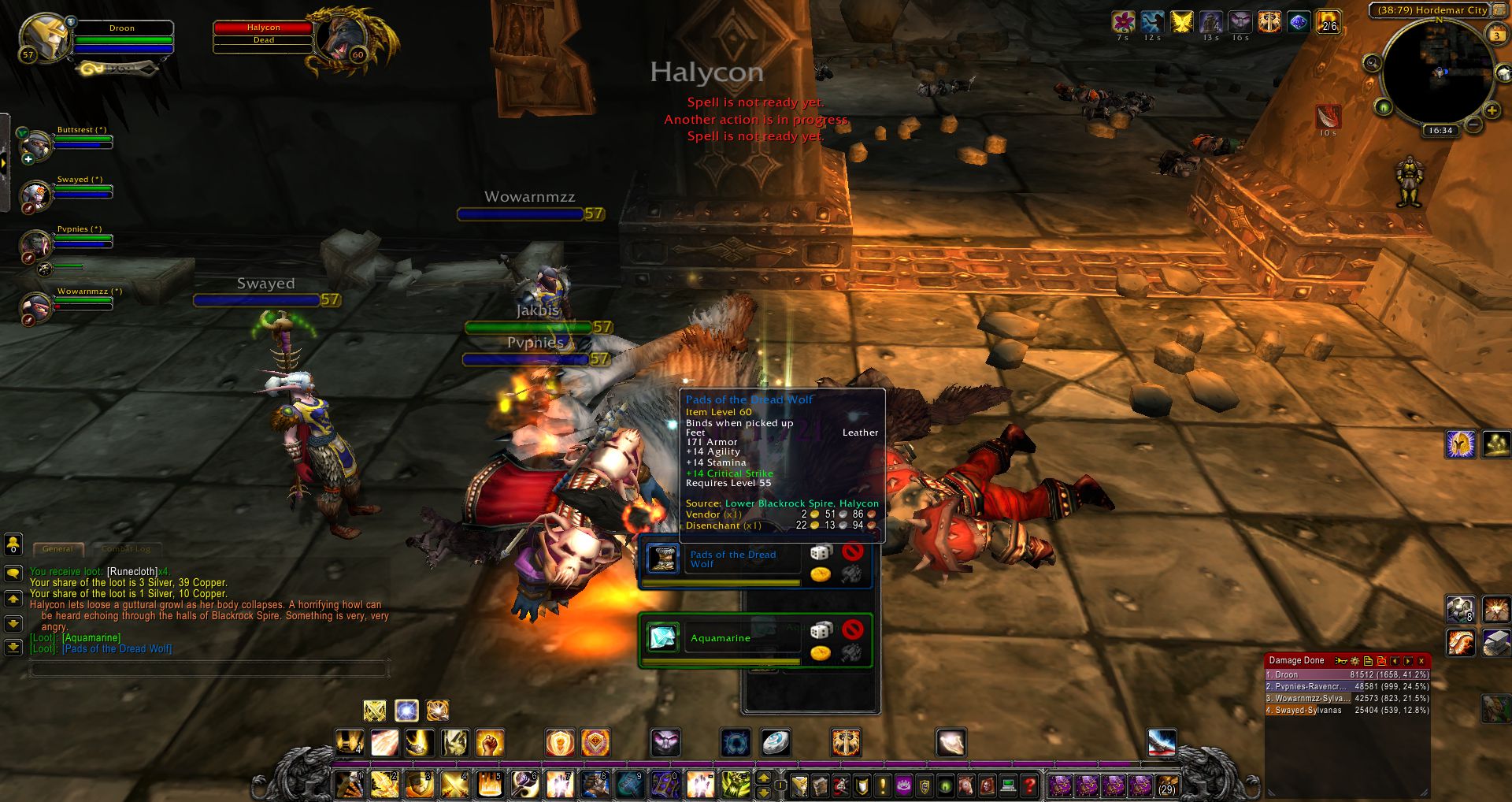Roll Greed on Pads of the Dread Wolf
Image resolution: width=1512 pixels, height=802 pixels.
pos(821,574)
